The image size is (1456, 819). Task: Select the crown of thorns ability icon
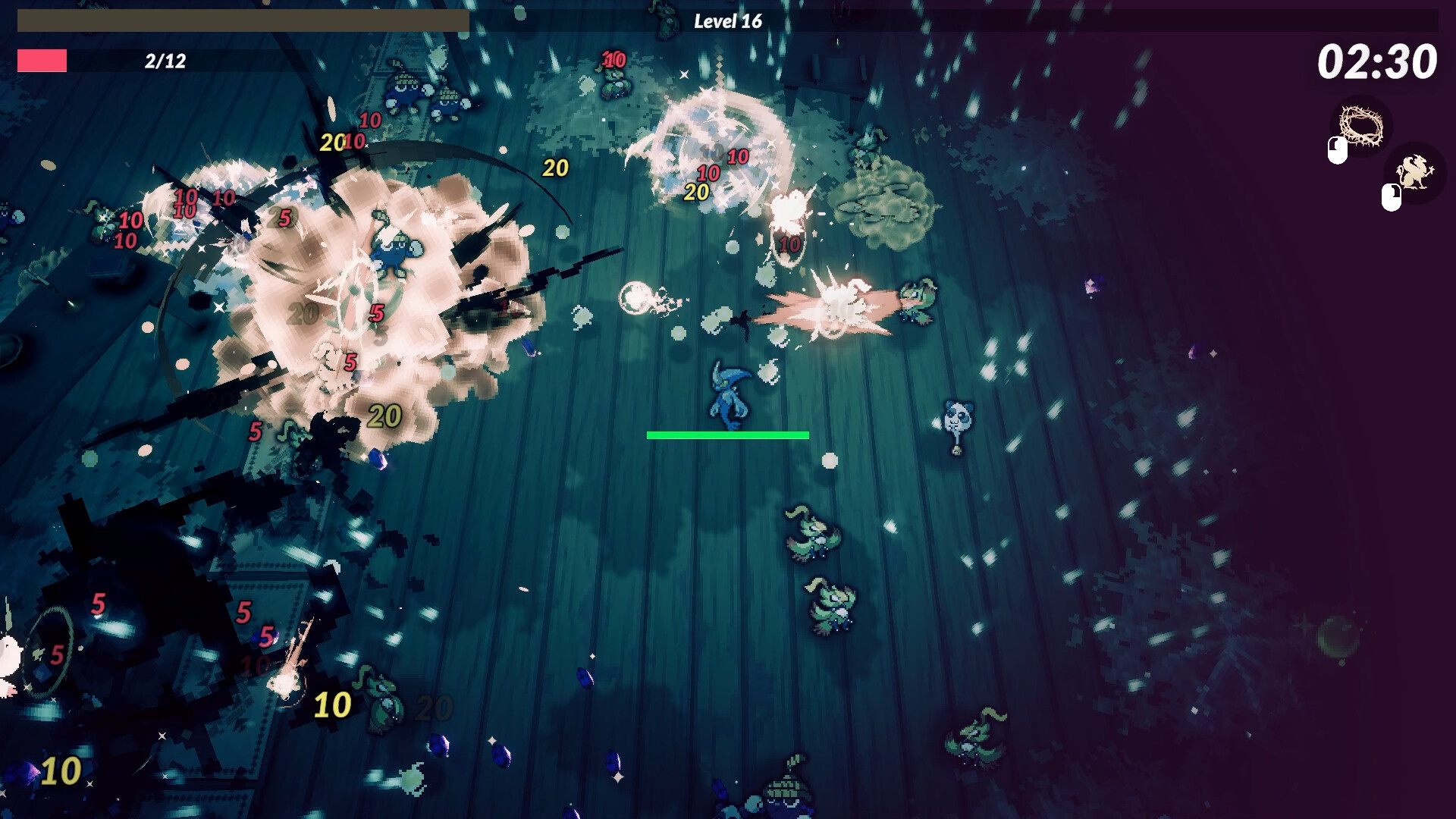(1362, 126)
